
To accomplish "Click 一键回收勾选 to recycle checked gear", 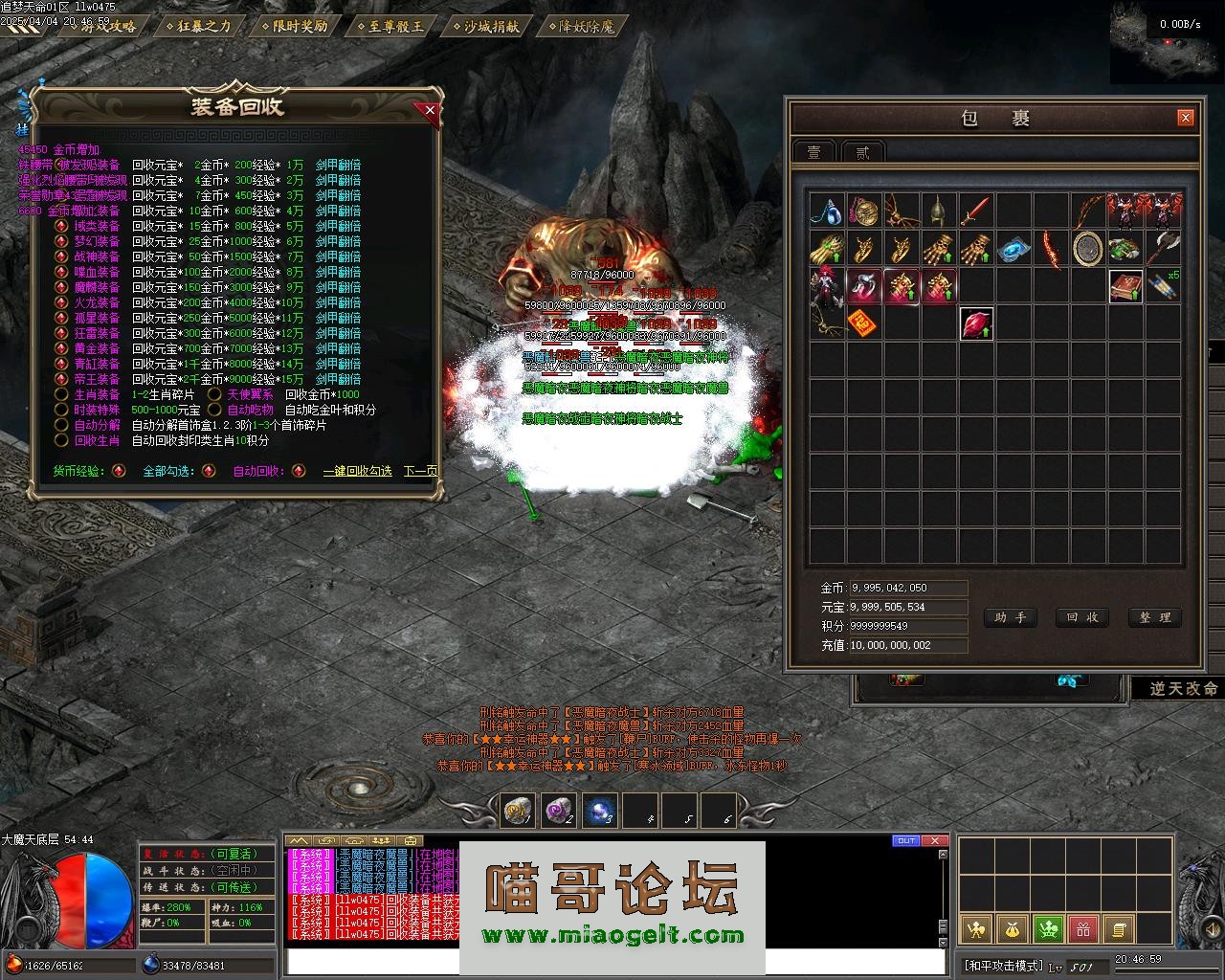I will point(357,471).
